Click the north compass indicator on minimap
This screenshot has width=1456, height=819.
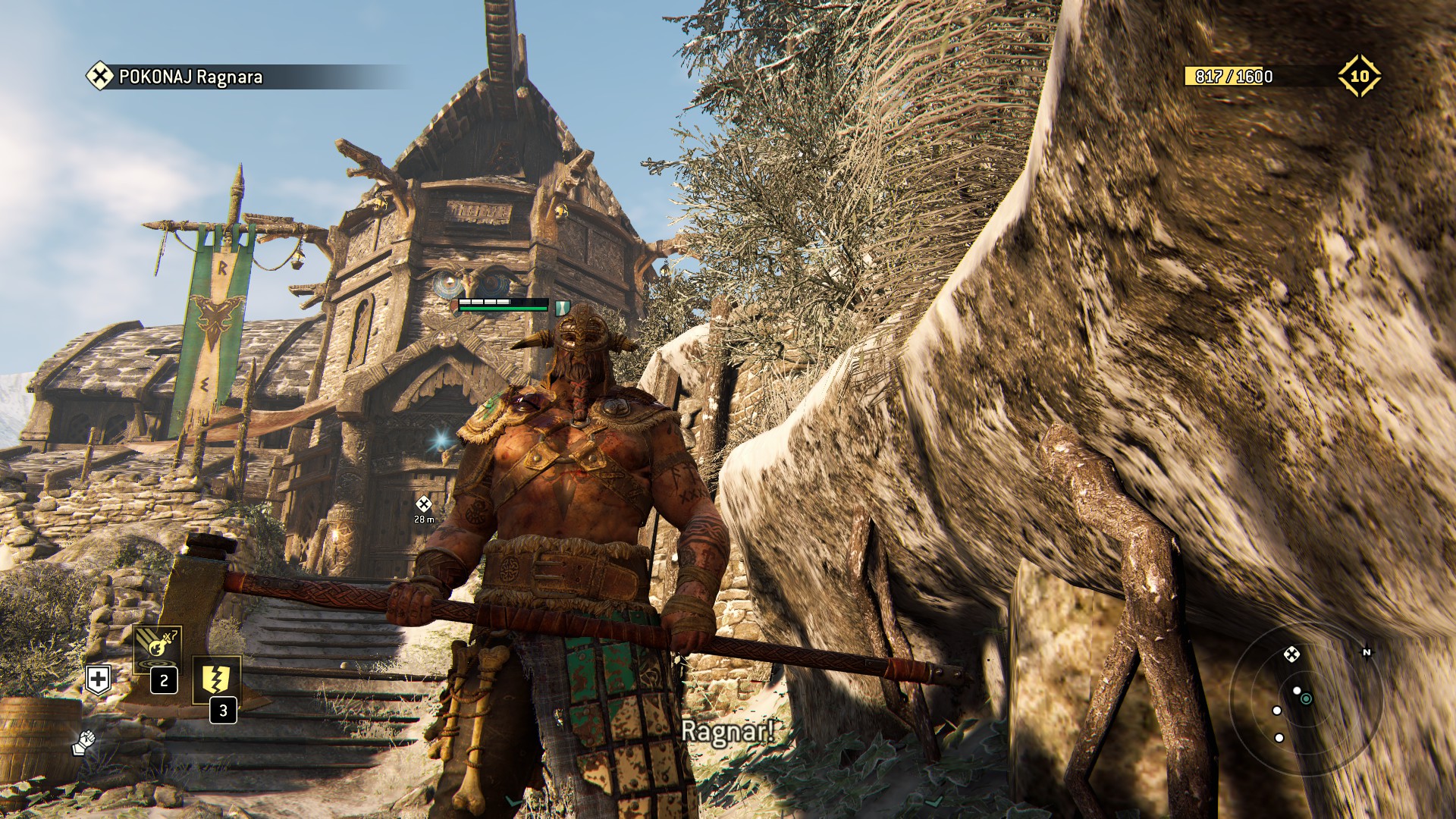(1367, 652)
